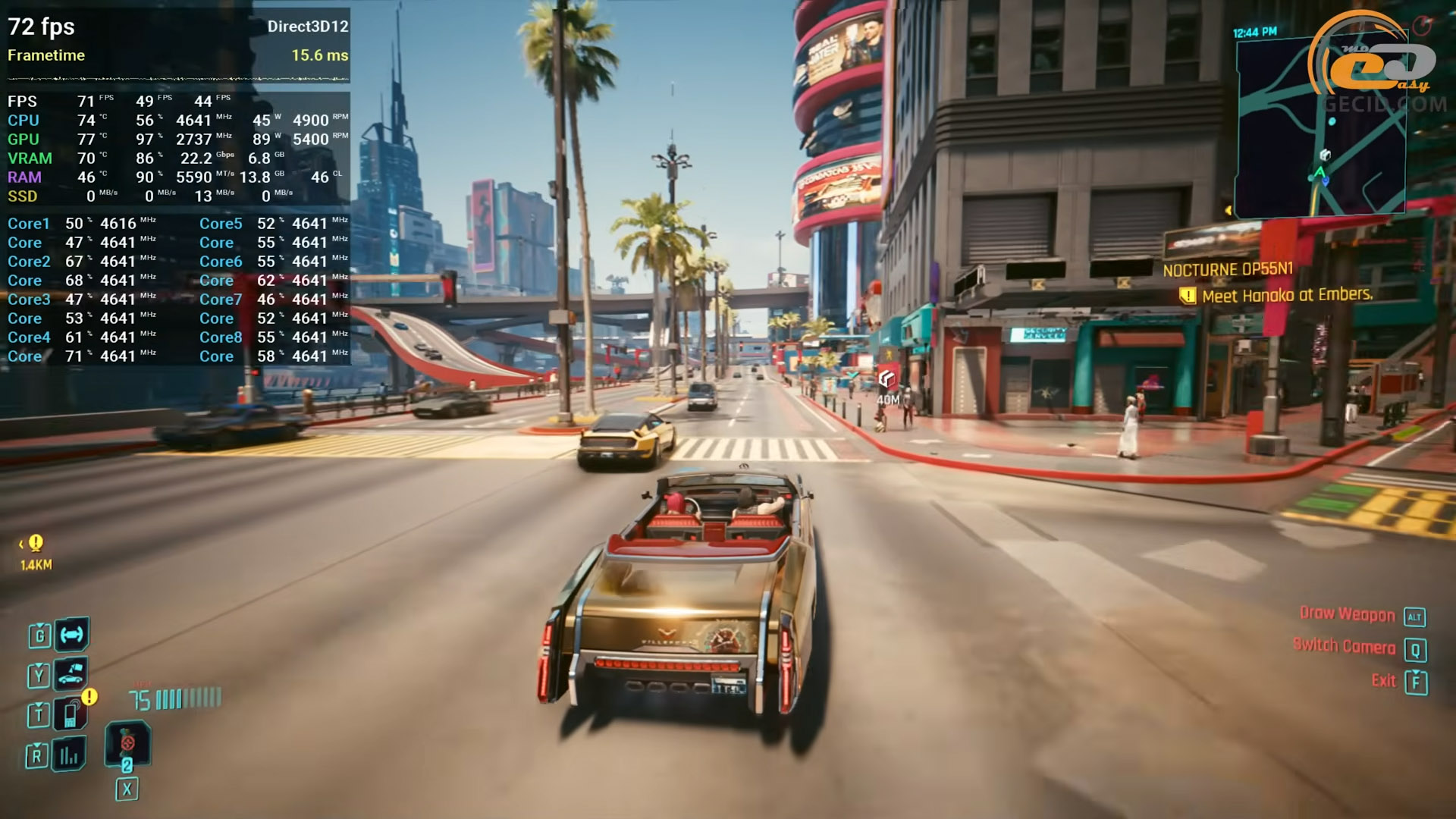Open the call vehicle car icon
Viewport: 1456px width, 819px height.
coord(71,673)
